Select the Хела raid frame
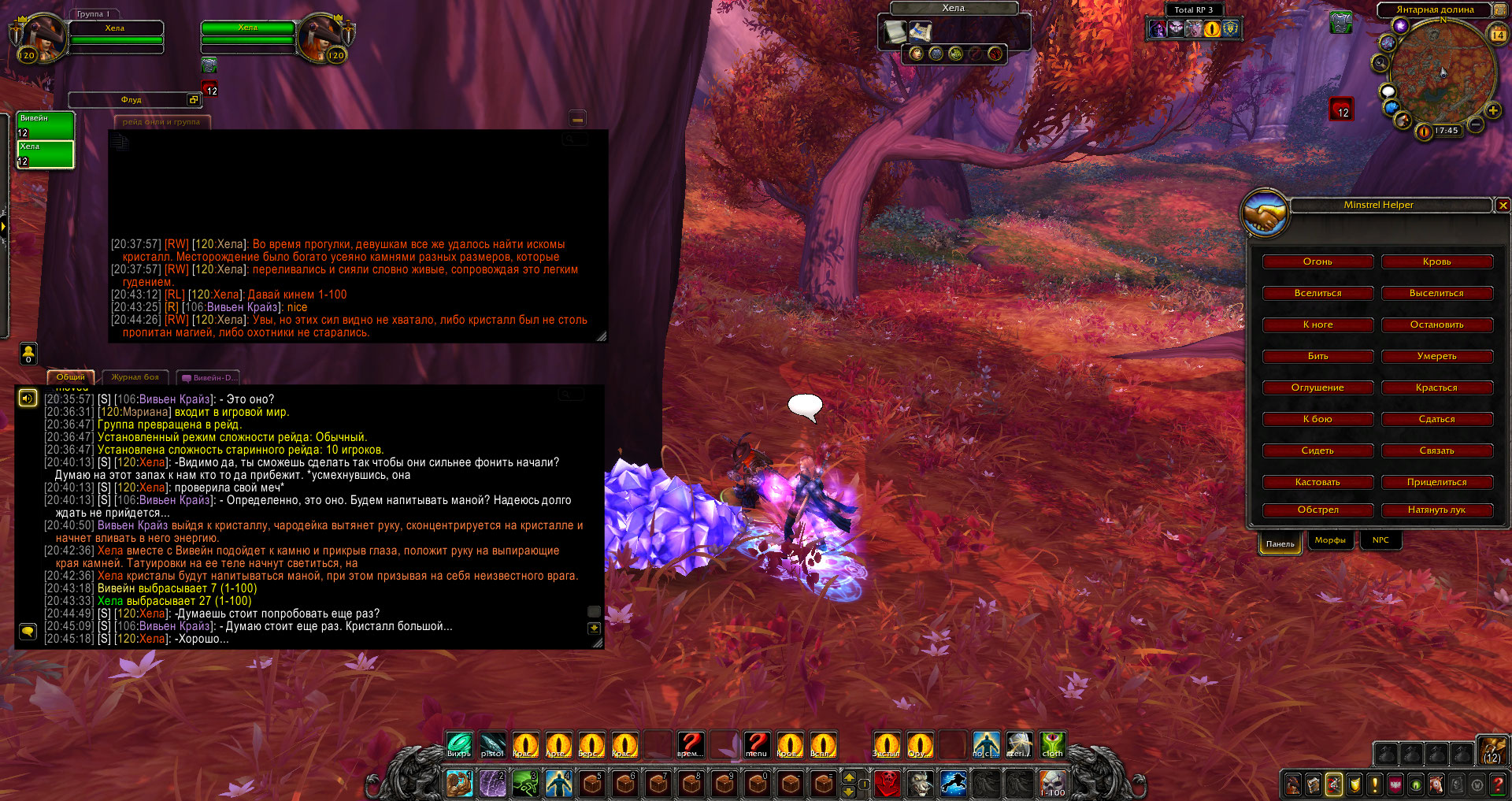 [x=46, y=154]
